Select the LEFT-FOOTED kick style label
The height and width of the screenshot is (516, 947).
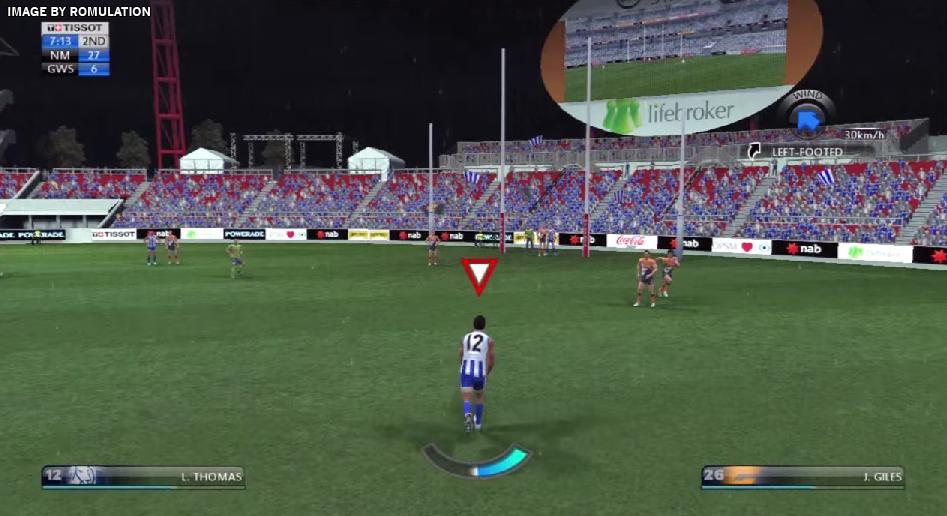coord(806,152)
